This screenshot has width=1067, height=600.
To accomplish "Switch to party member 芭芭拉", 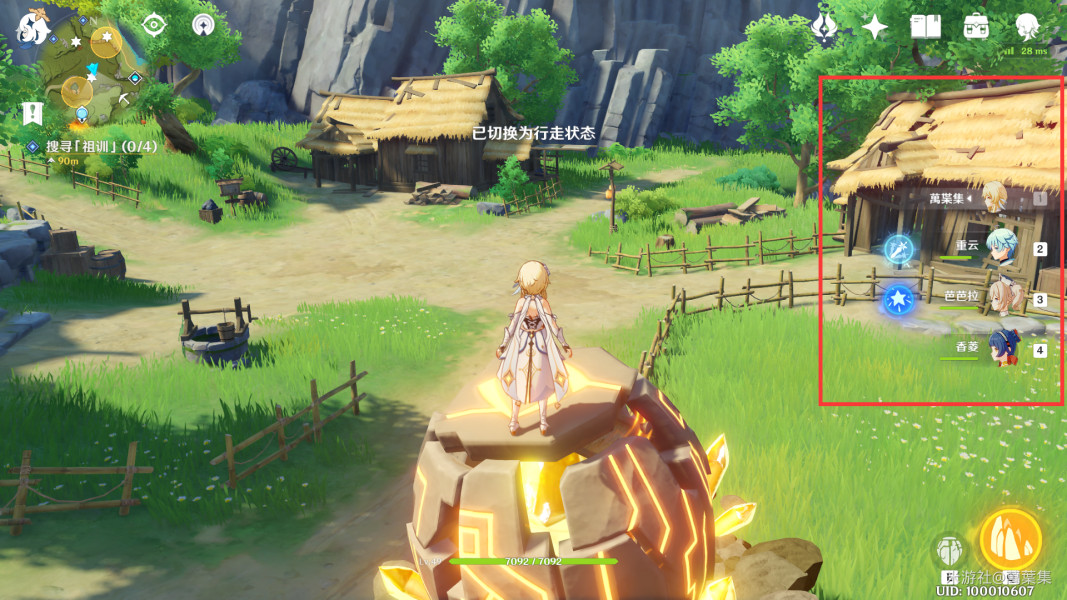I will click(x=1000, y=298).
